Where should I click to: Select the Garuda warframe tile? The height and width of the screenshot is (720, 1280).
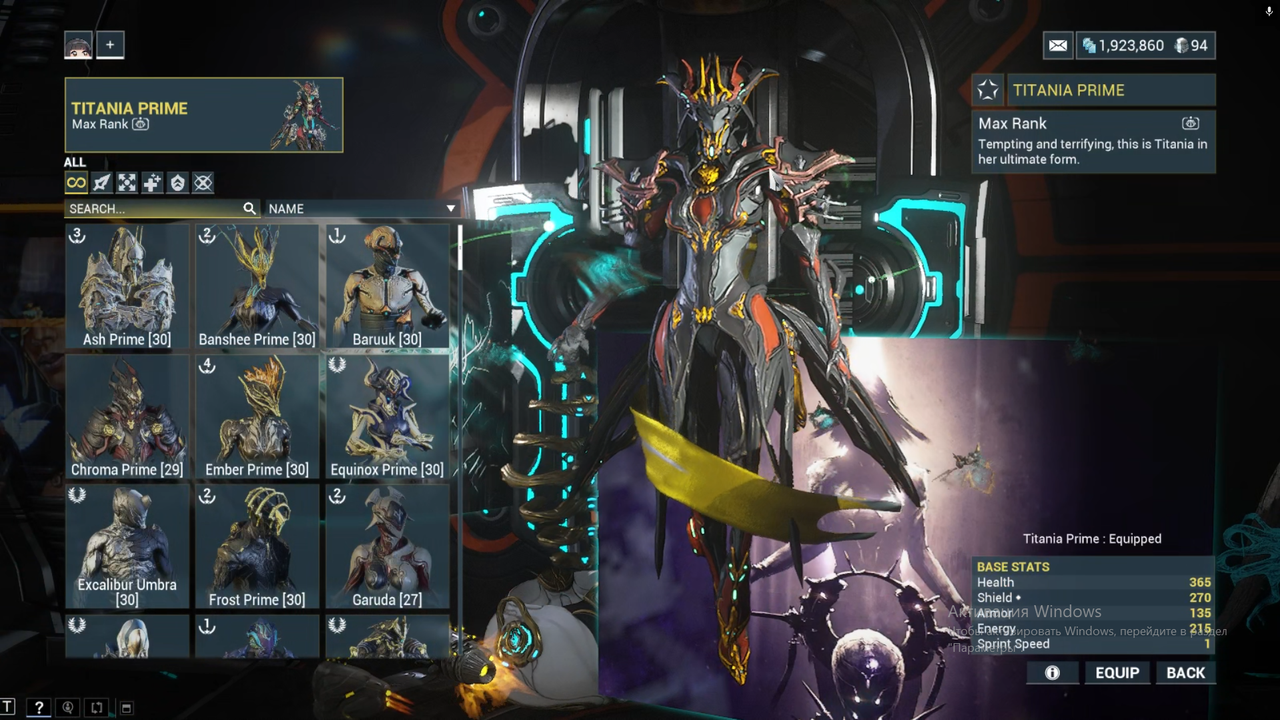tap(387, 546)
